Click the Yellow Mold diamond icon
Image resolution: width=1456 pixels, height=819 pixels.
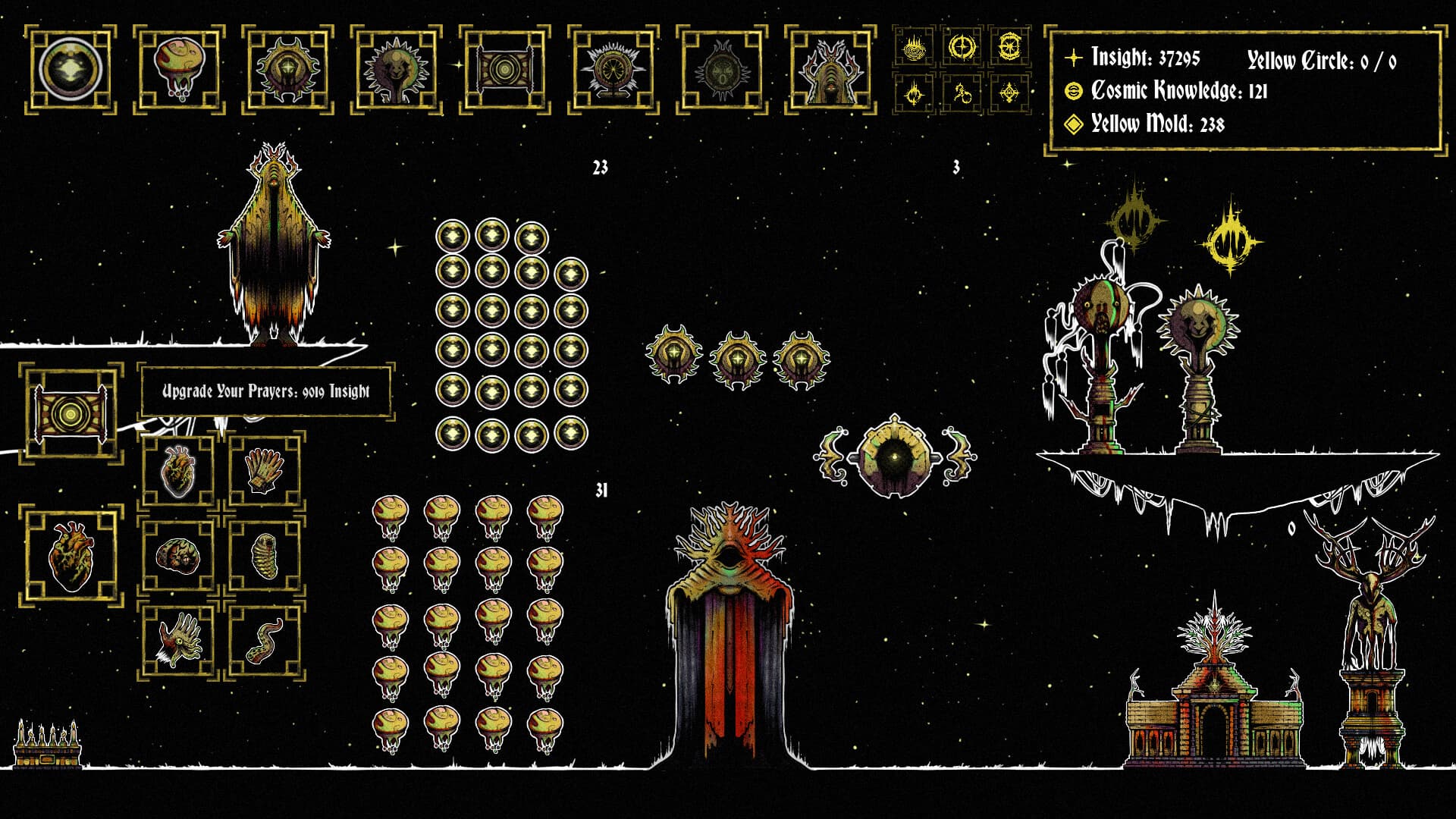coord(1075,124)
